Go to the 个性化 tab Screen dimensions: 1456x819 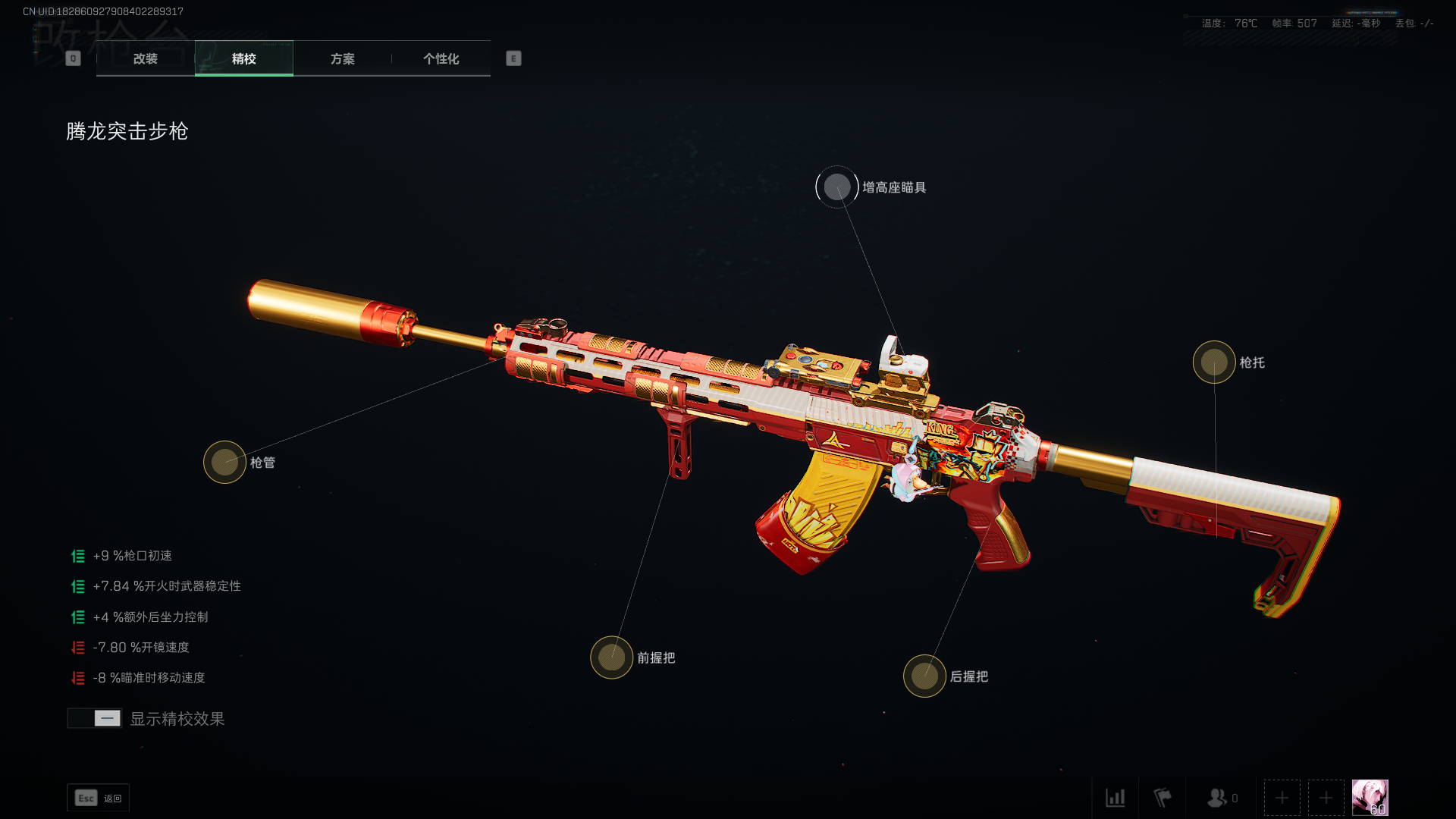441,58
